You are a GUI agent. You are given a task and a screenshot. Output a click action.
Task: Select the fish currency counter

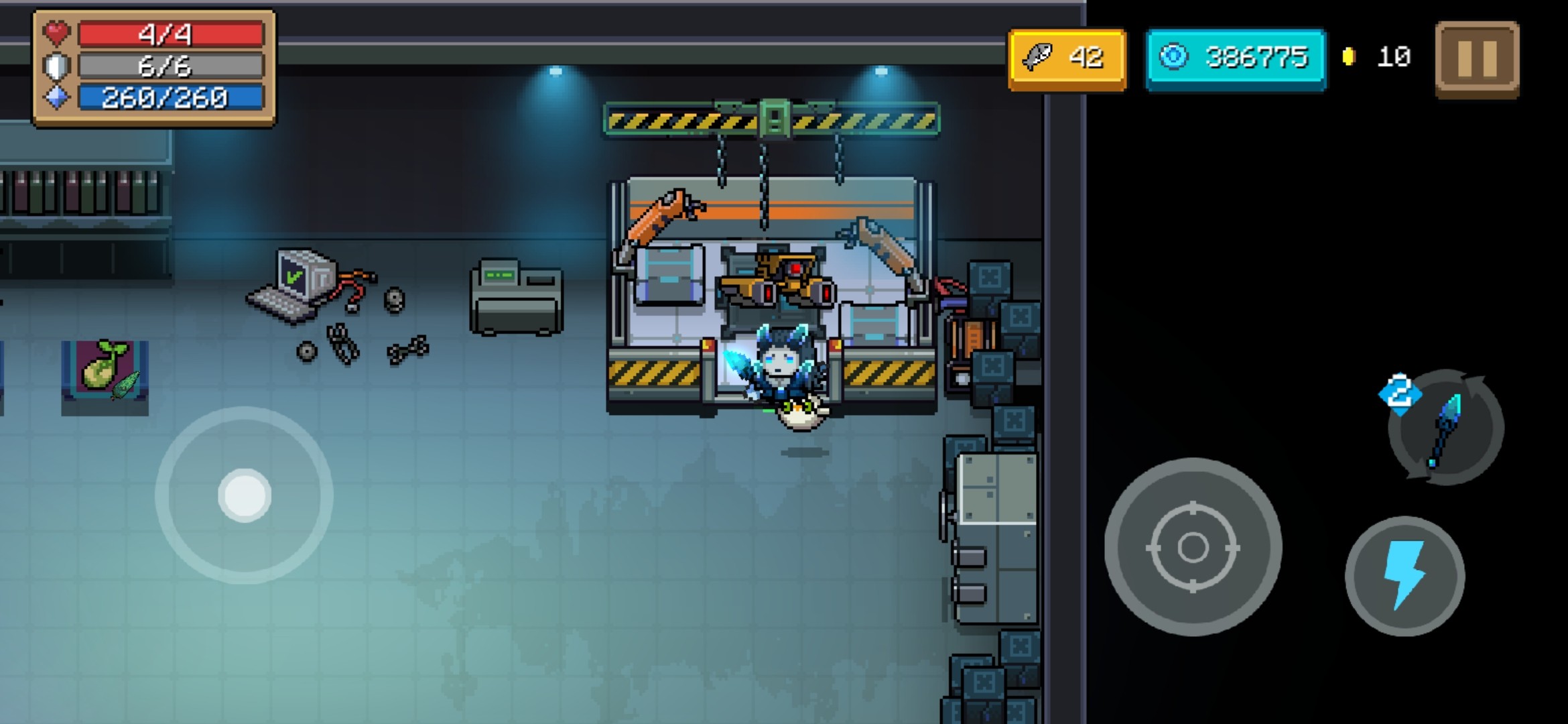click(x=1067, y=59)
